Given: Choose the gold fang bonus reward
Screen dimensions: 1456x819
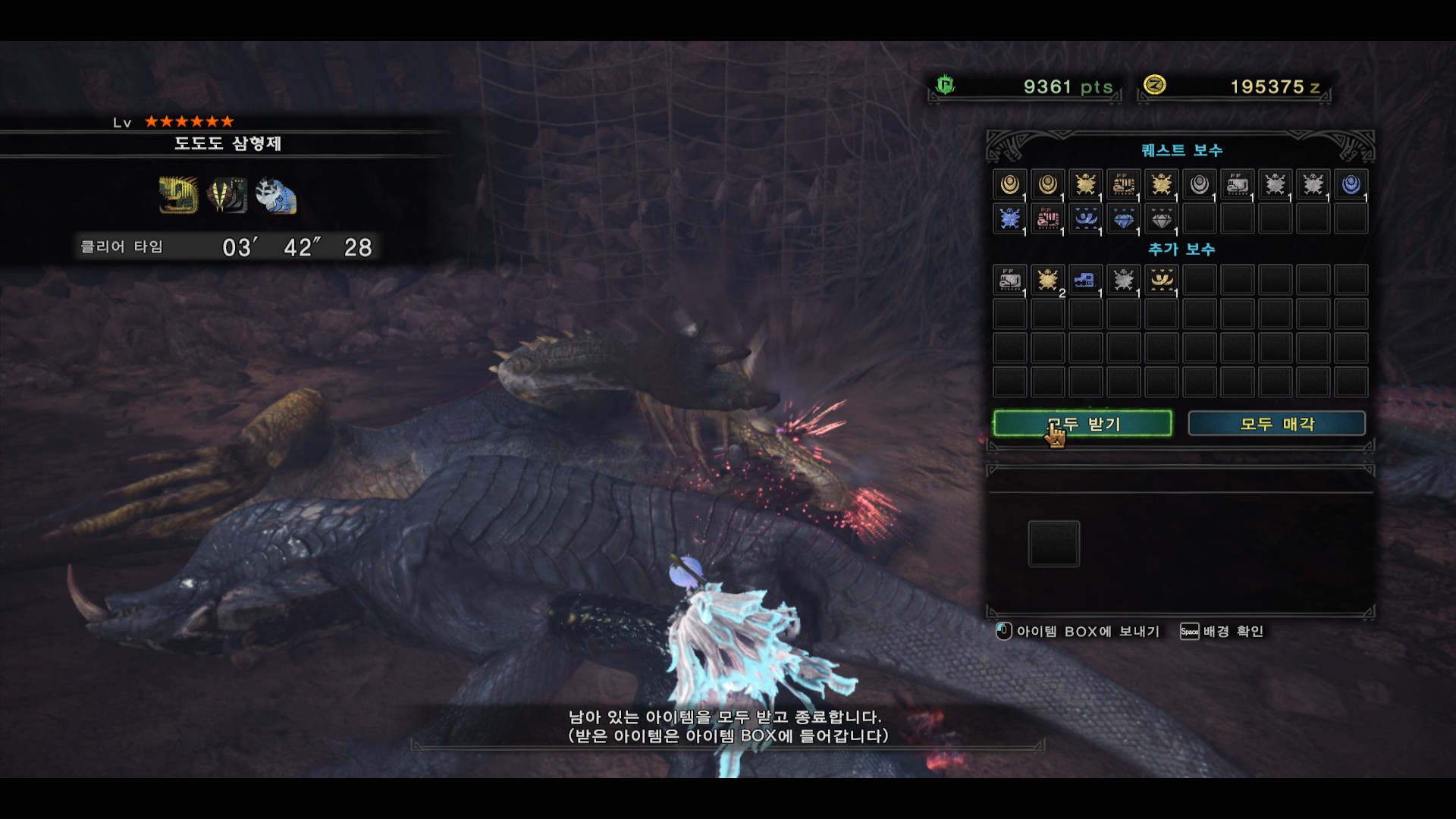Looking at the screenshot, I should [x=1161, y=280].
